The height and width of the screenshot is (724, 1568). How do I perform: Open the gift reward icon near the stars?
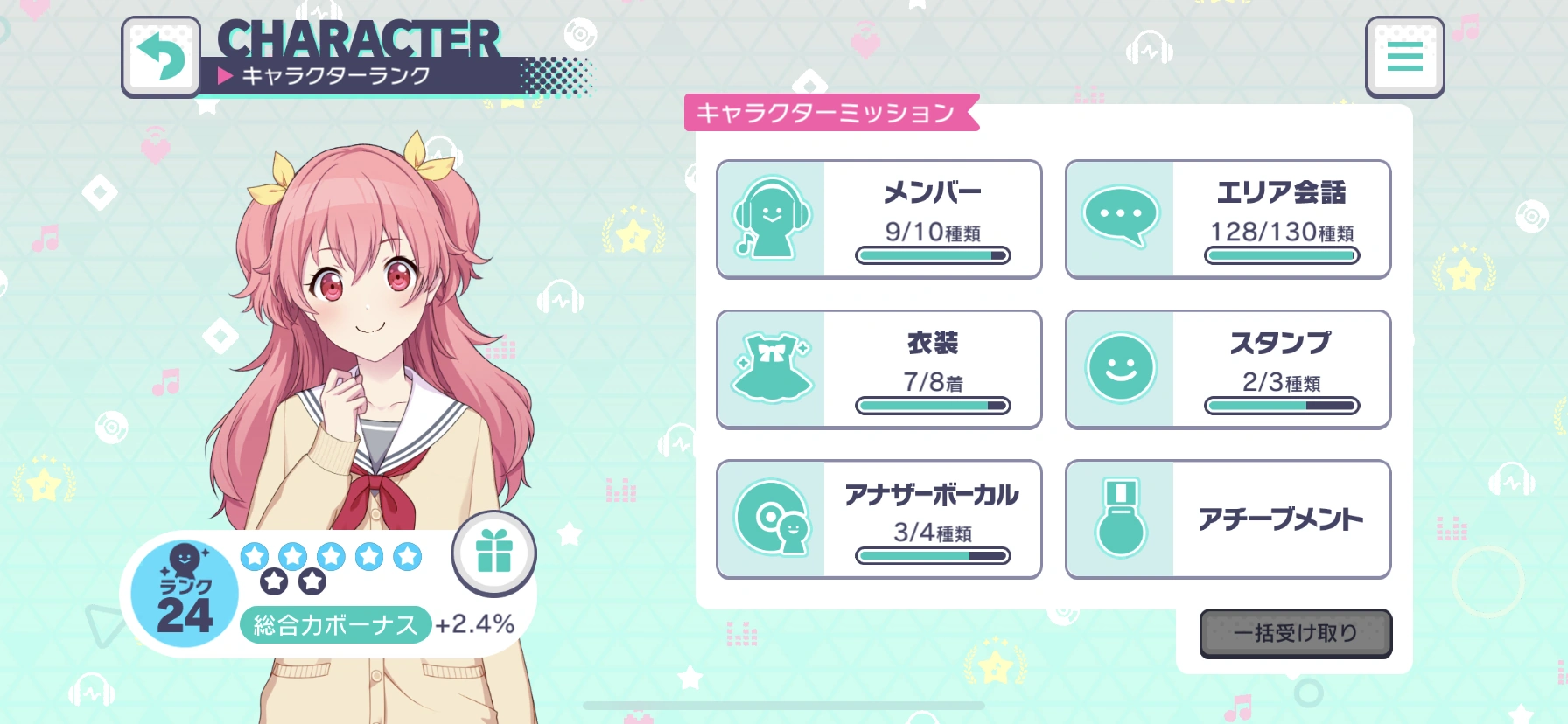(x=494, y=553)
